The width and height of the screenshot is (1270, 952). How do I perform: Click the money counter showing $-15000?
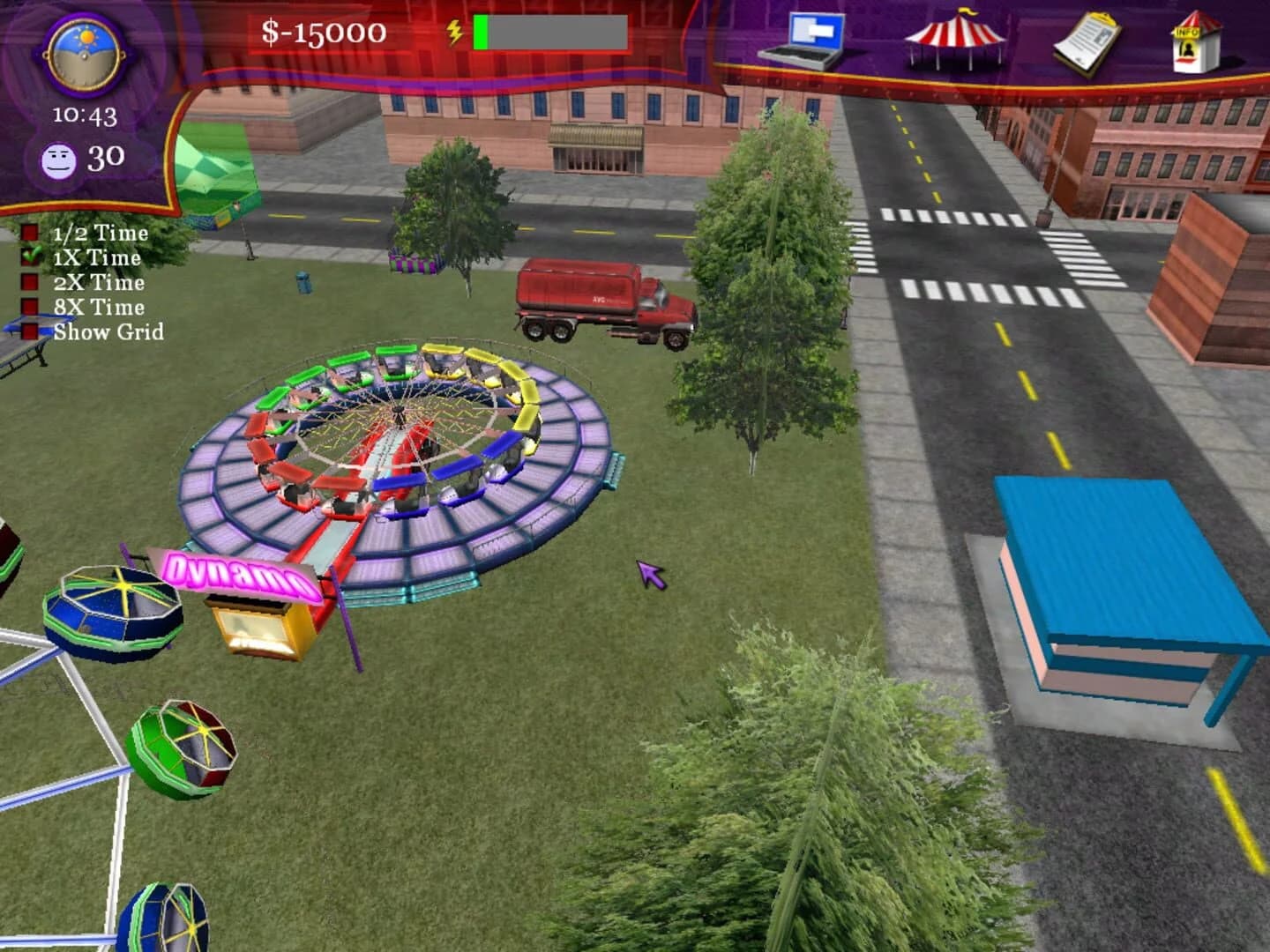(324, 33)
